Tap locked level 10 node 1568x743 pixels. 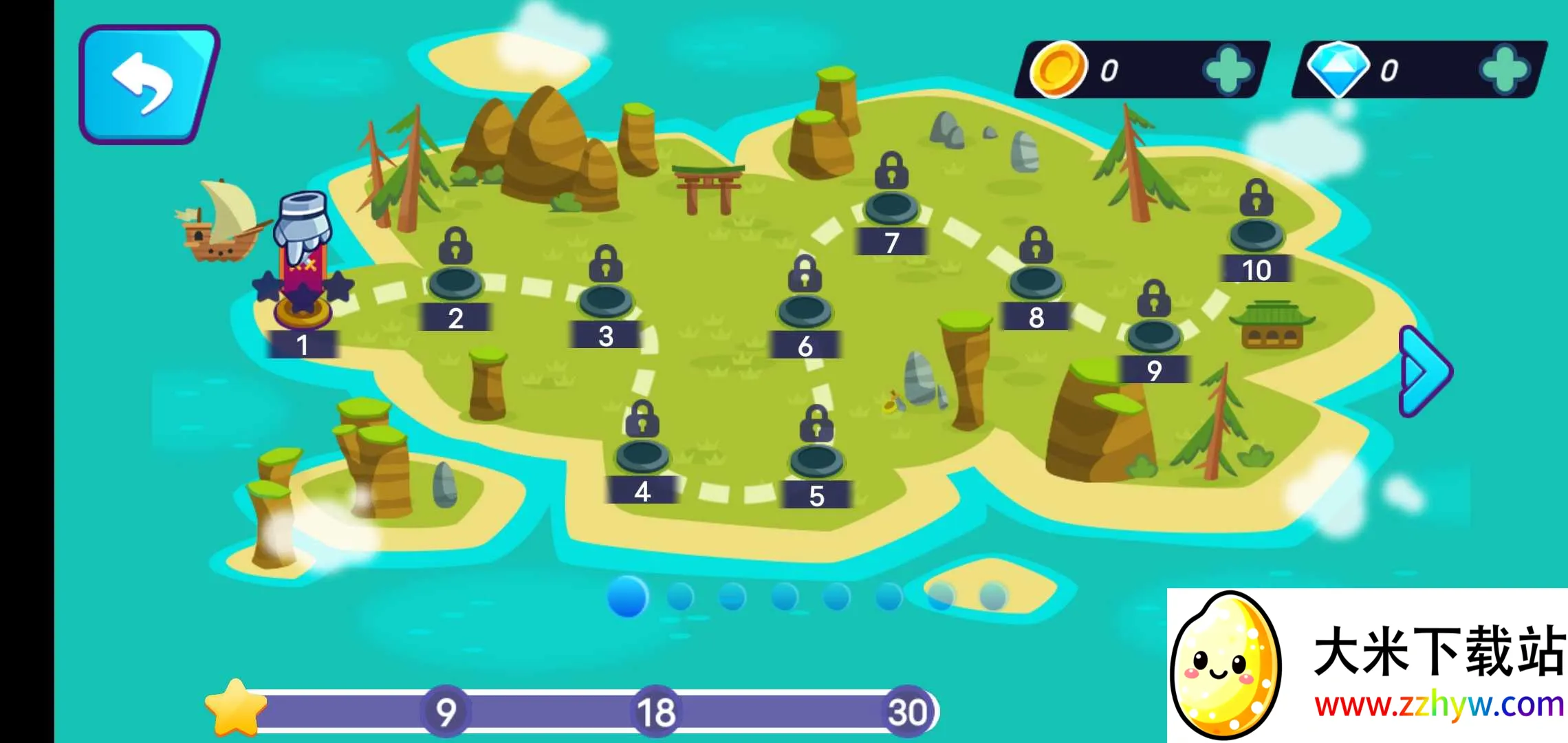point(1256,234)
